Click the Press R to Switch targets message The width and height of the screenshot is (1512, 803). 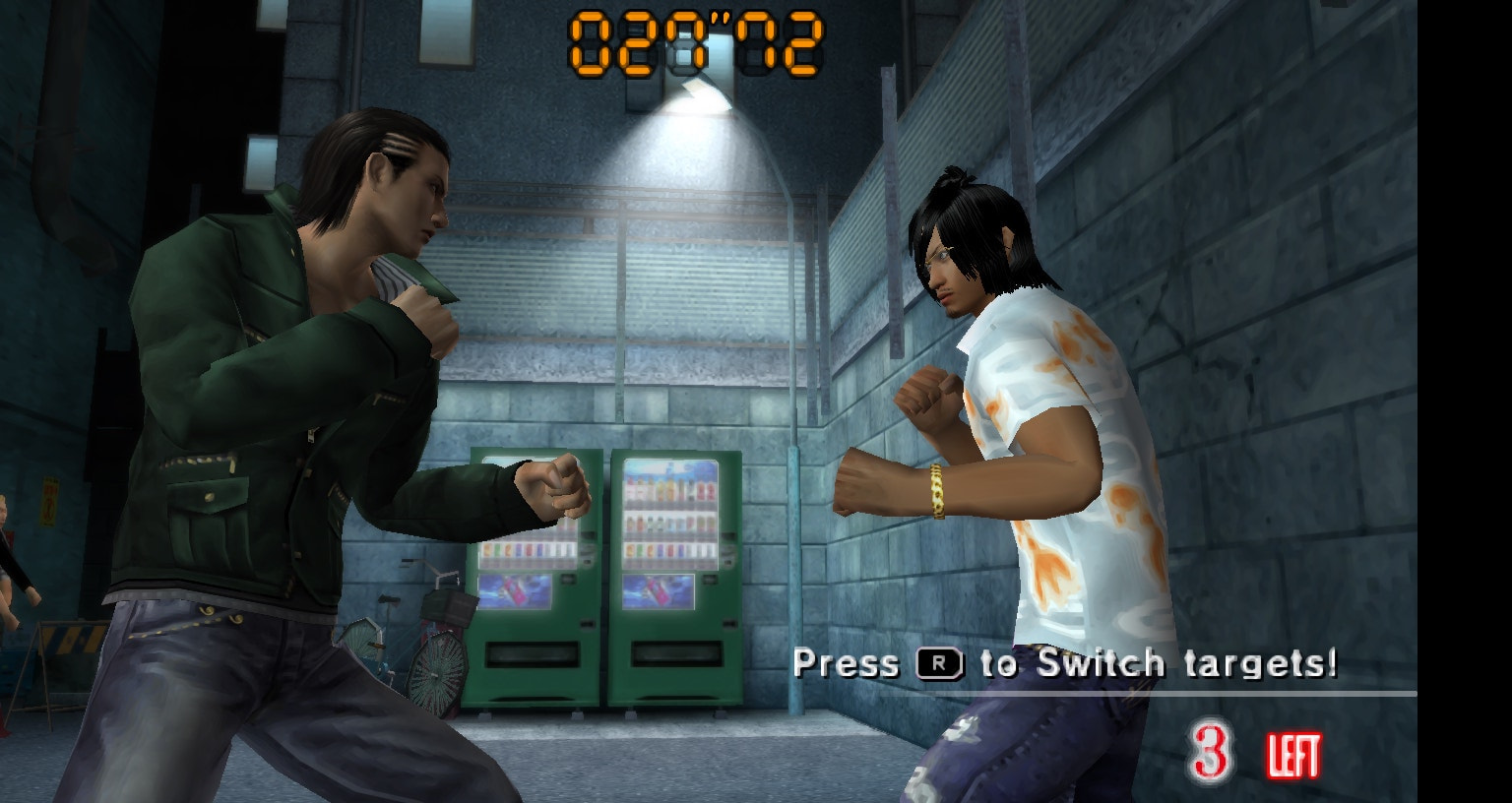click(x=1066, y=663)
